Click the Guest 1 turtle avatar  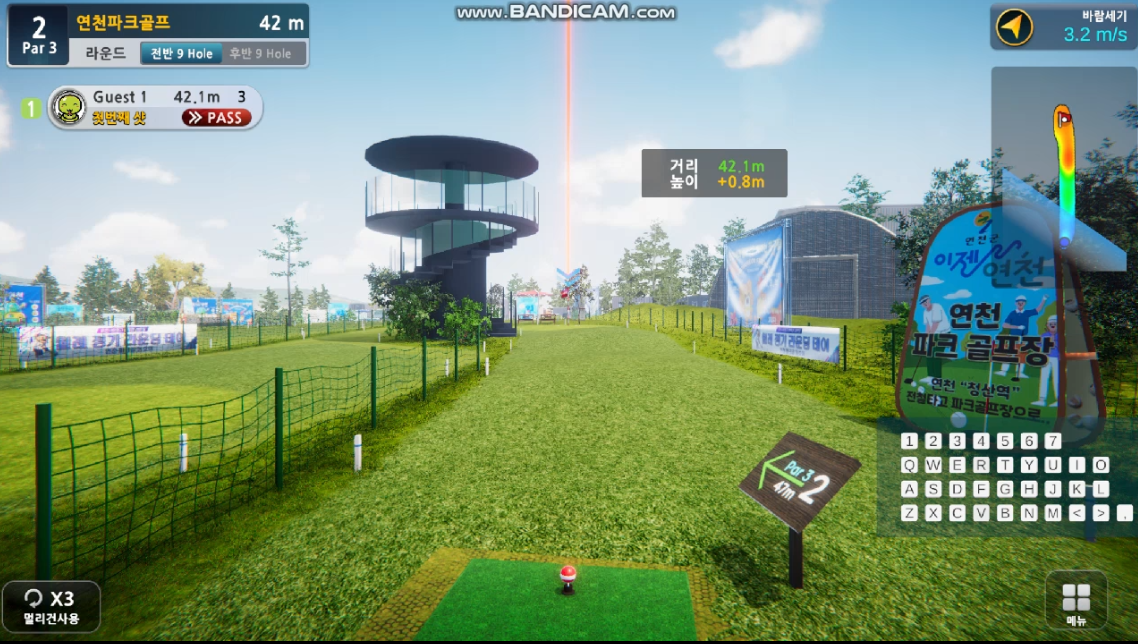click(69, 107)
